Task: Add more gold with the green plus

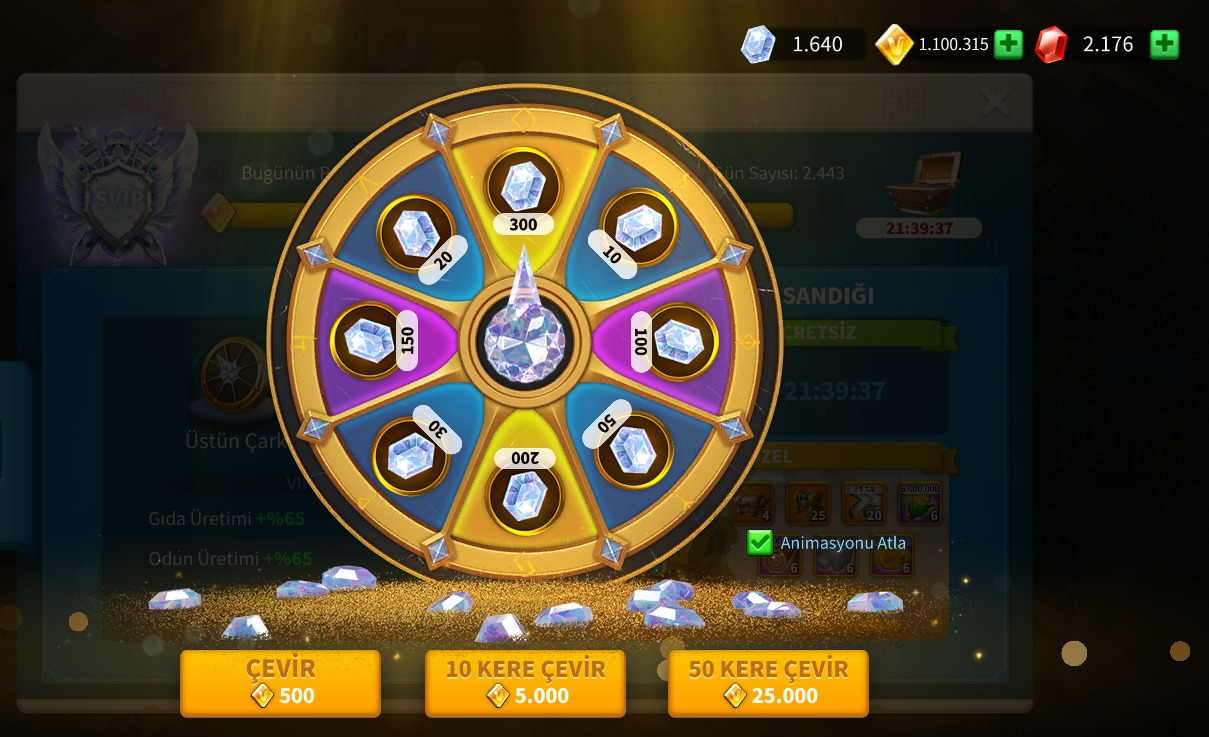Action: [1008, 44]
